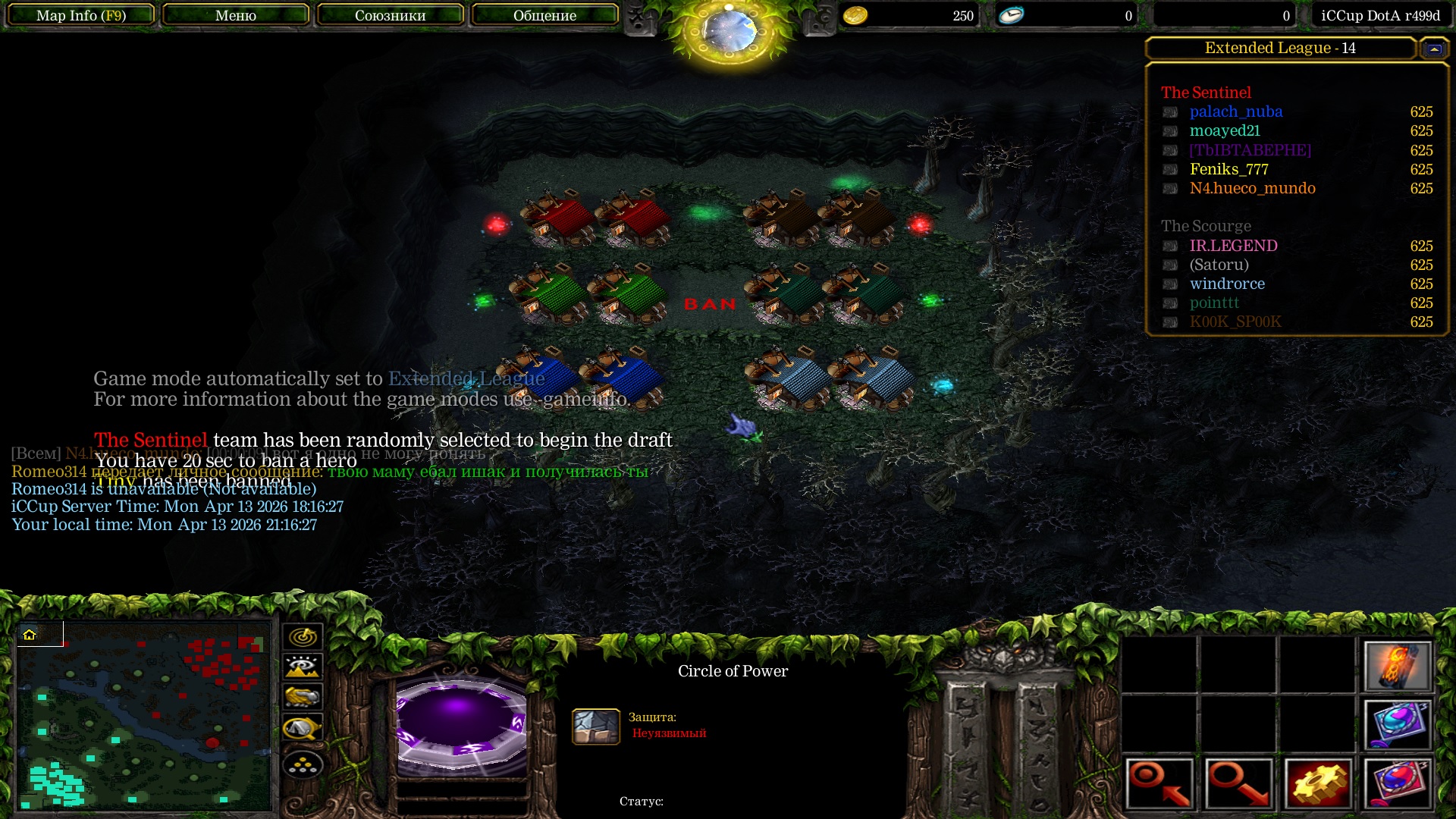Open the Map Info (F9) menu

(x=81, y=15)
